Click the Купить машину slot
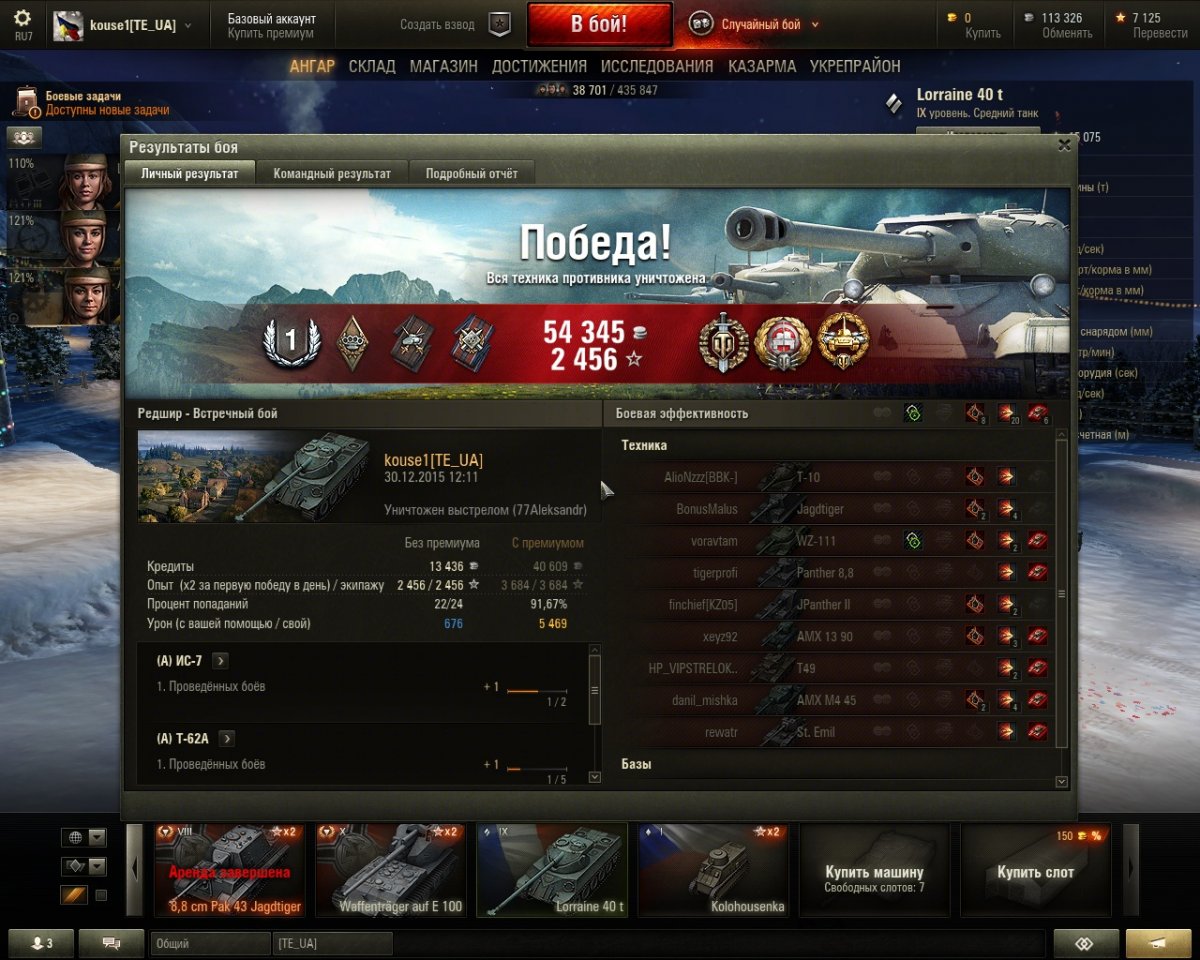Screen dimensions: 1200x960 tap(873, 872)
